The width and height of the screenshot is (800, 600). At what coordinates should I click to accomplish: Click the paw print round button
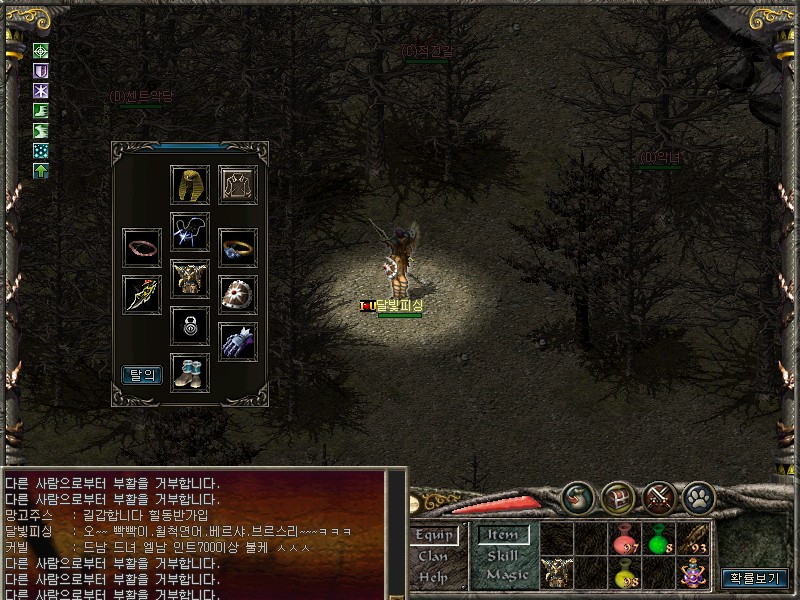tap(697, 497)
